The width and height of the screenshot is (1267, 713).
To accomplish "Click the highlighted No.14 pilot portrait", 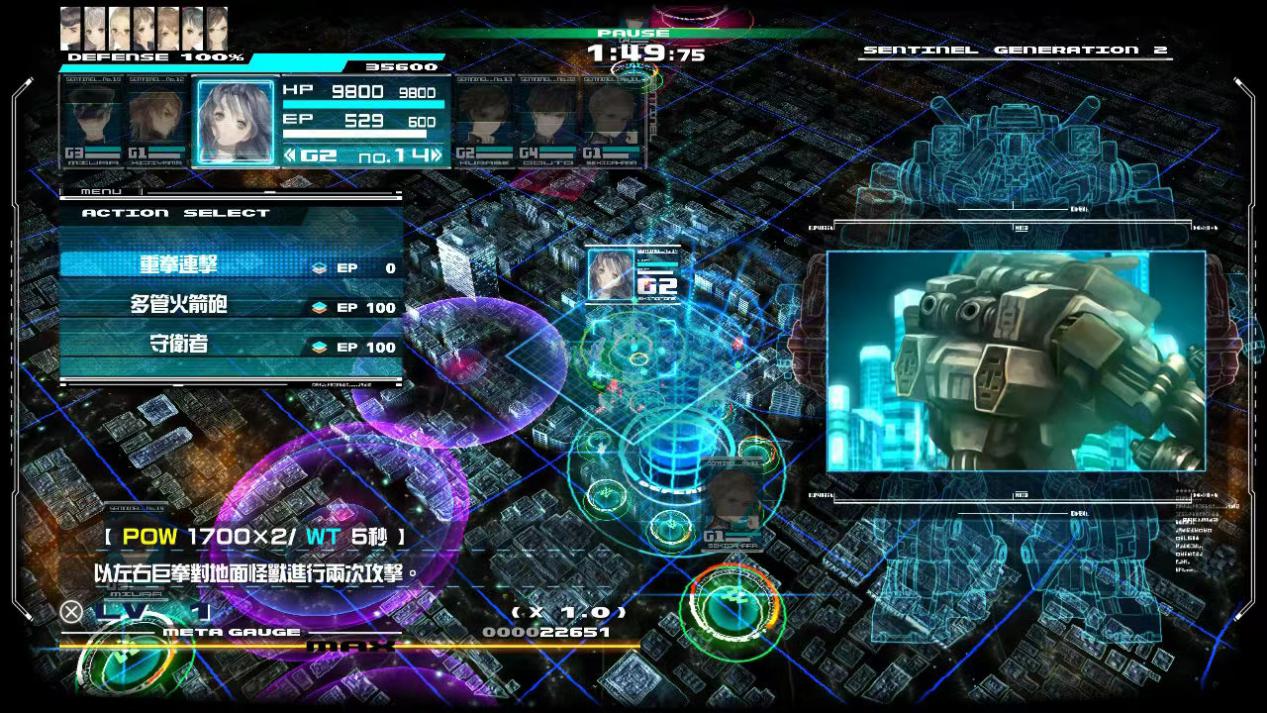I will point(235,122).
